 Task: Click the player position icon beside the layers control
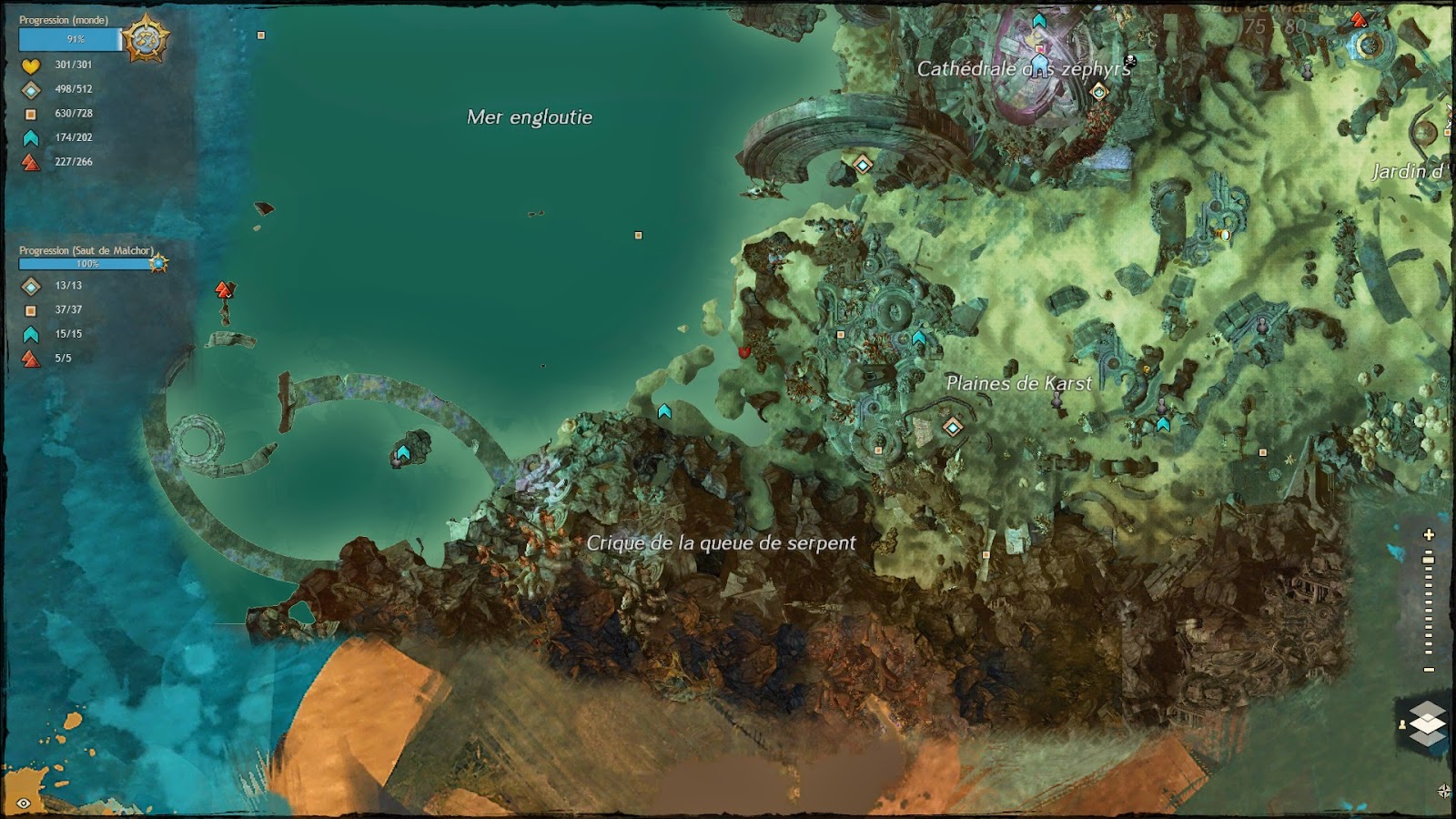click(x=1402, y=723)
